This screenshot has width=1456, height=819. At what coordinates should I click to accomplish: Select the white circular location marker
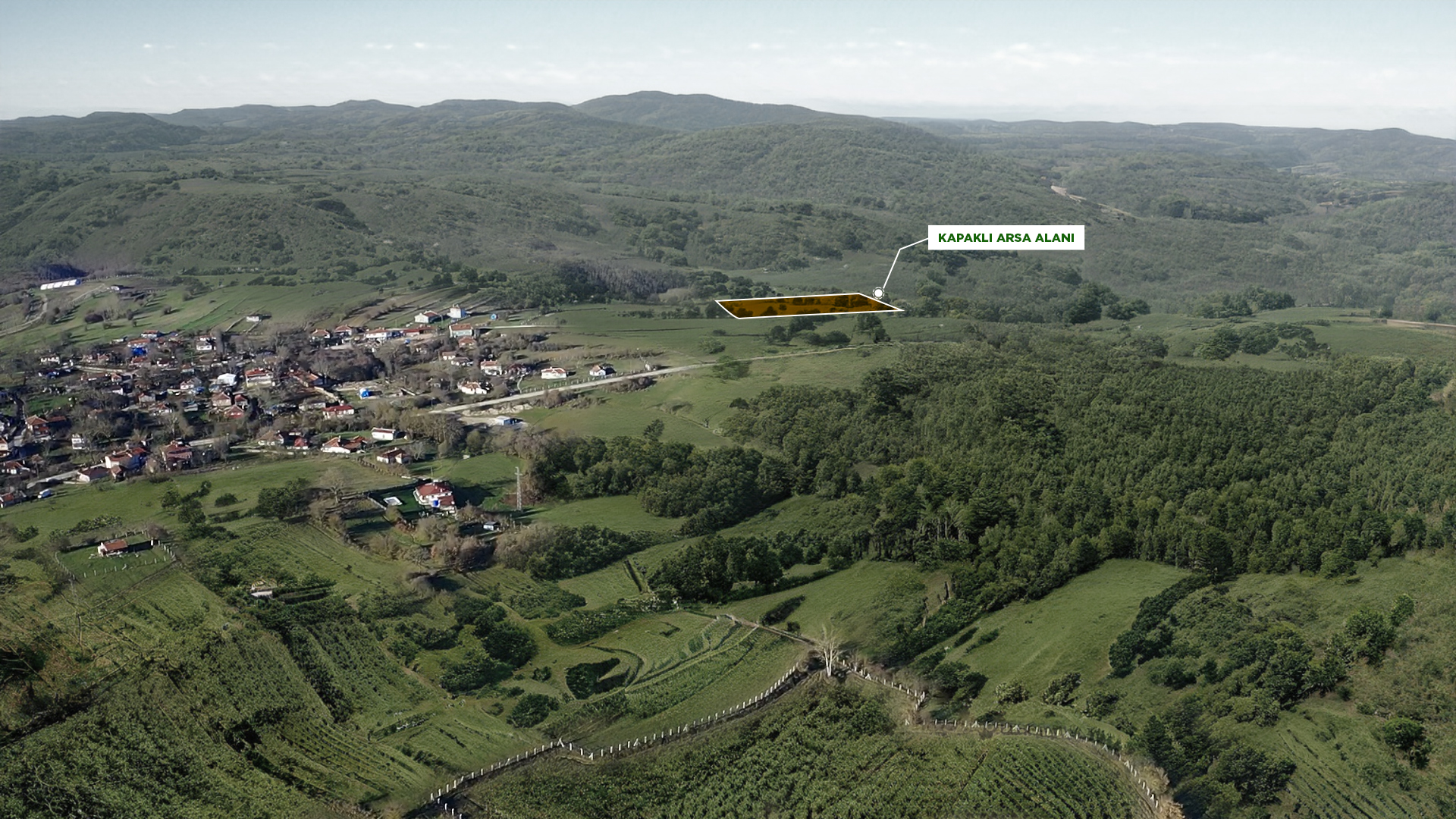[x=878, y=293]
